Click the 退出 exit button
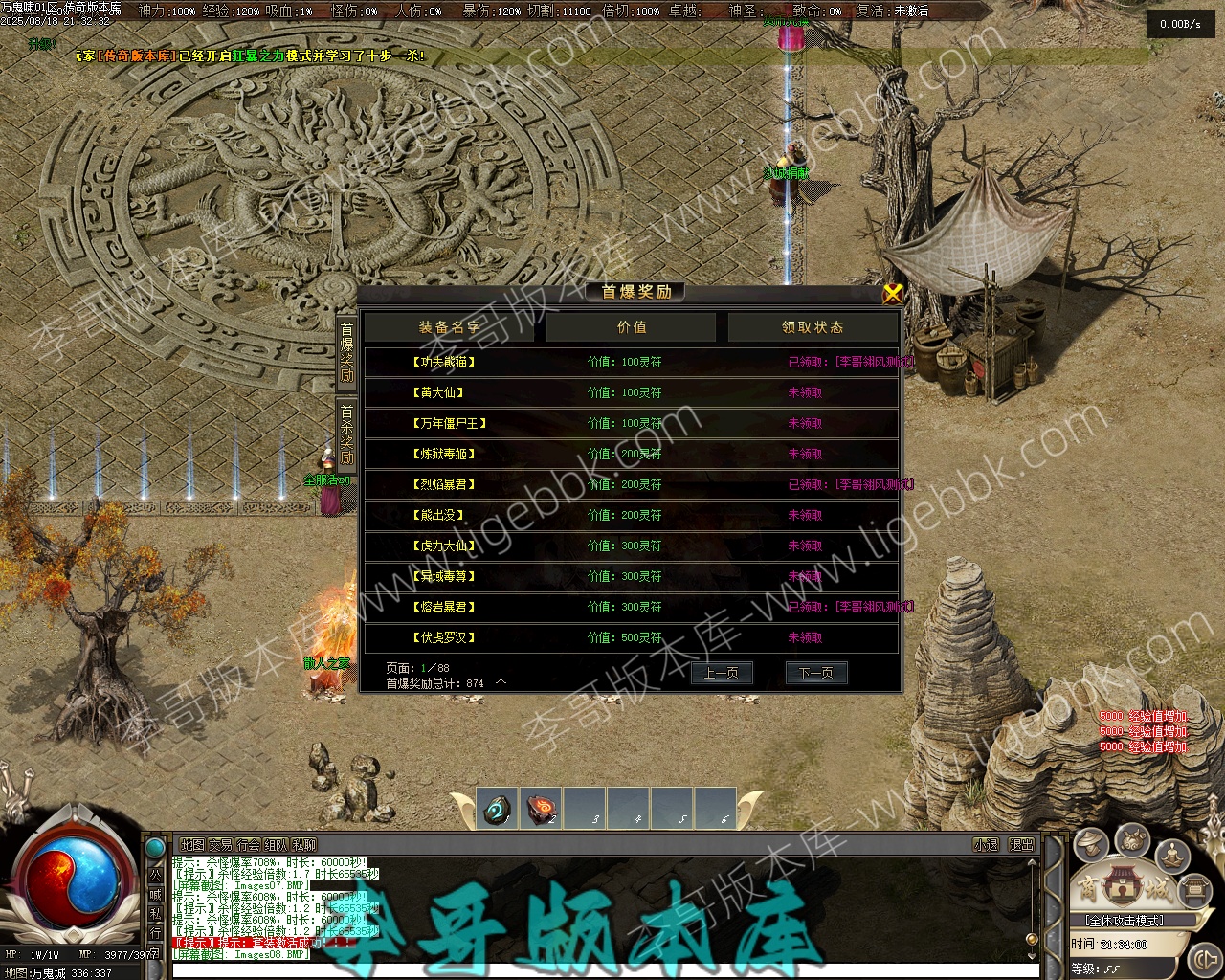Image resolution: width=1225 pixels, height=980 pixels. pos(1021,845)
